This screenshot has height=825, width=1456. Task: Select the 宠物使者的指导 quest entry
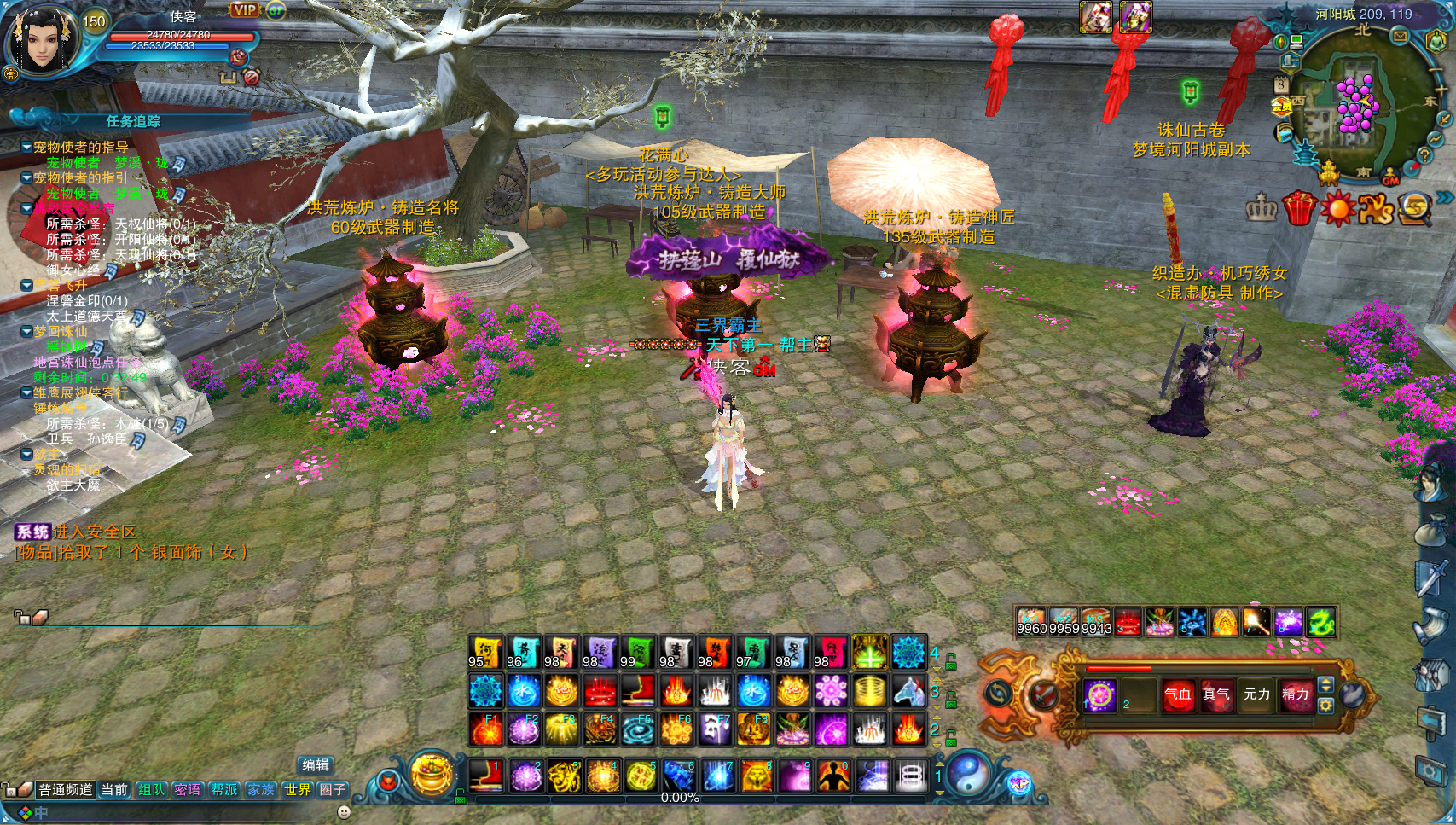tap(81, 147)
